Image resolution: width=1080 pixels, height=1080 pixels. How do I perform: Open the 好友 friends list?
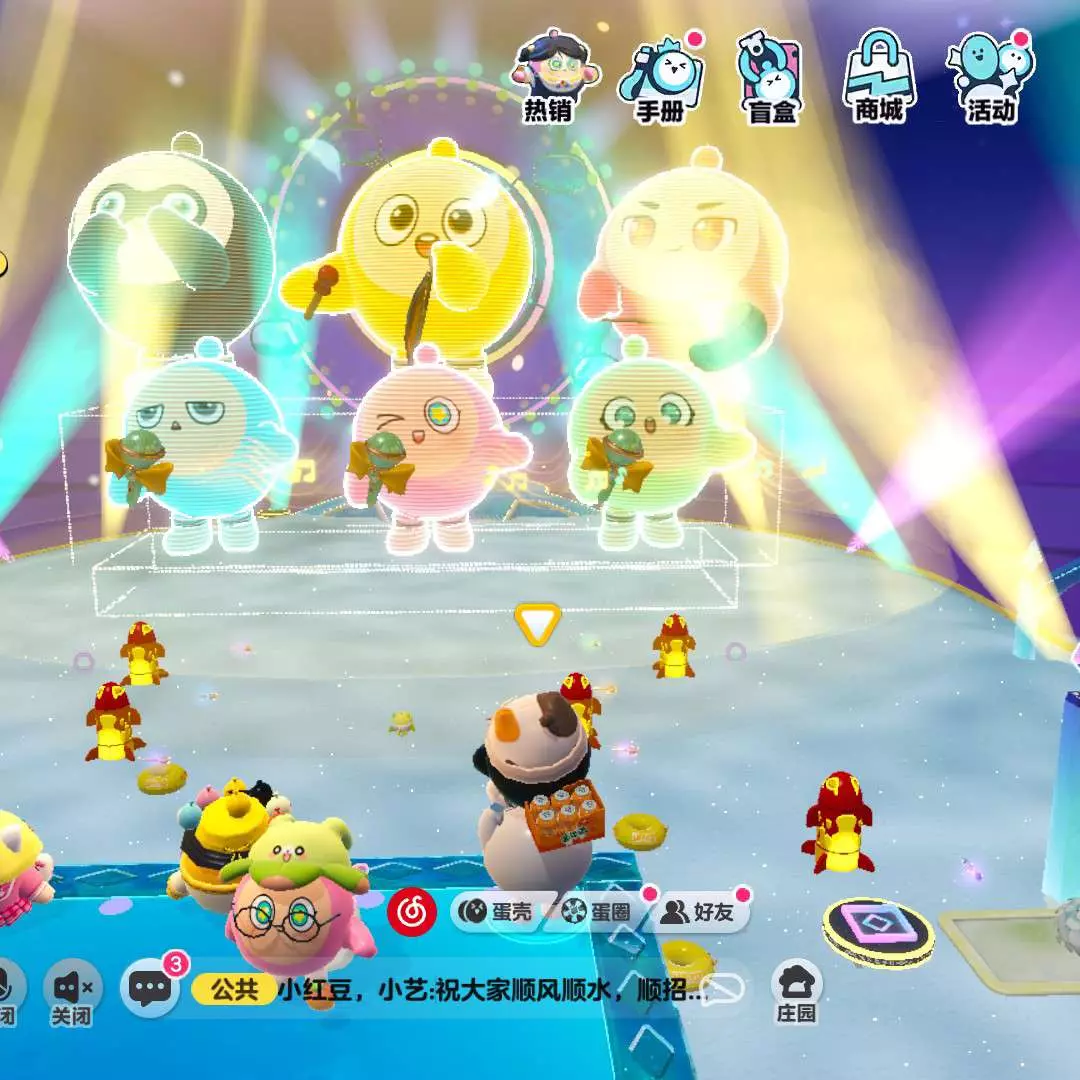pos(703,911)
